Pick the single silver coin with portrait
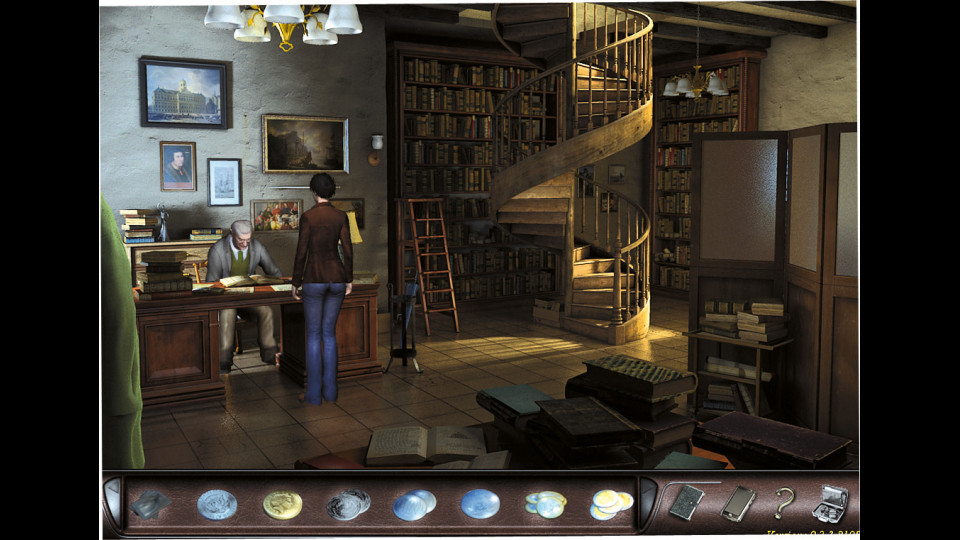The width and height of the screenshot is (960, 540). coord(216,504)
